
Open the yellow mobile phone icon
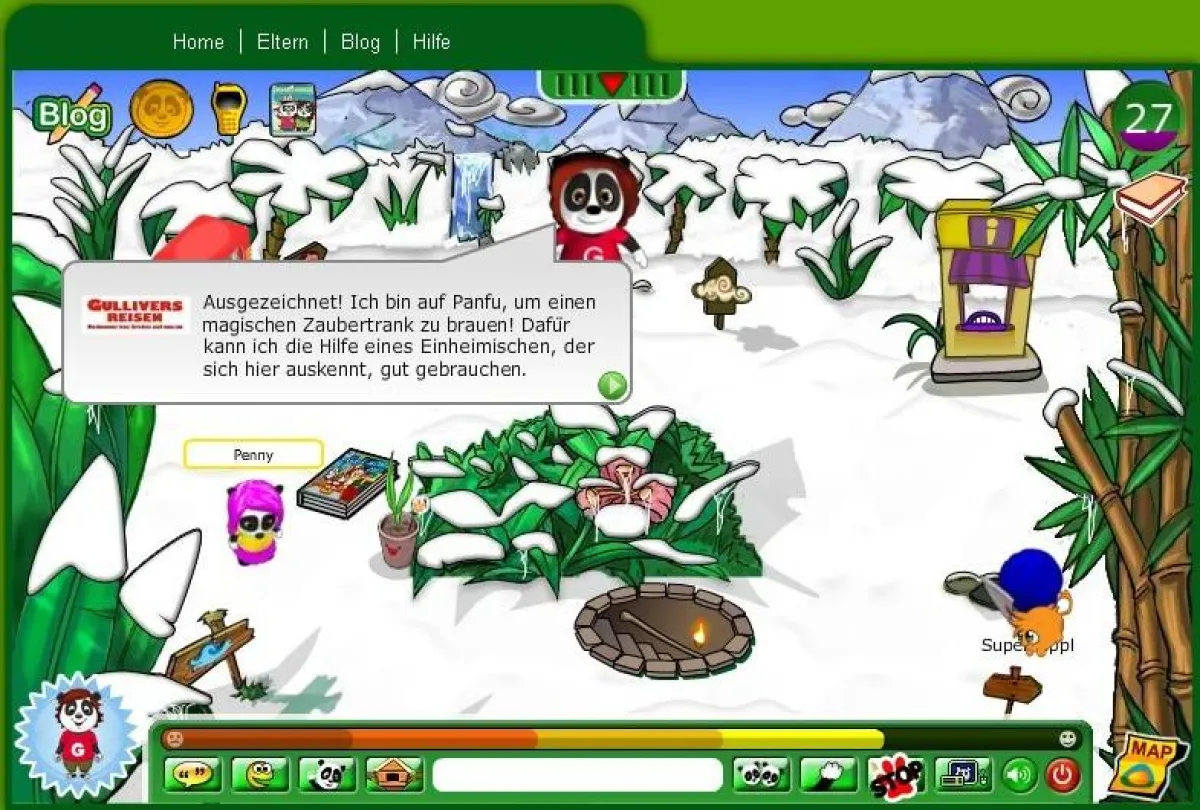[x=228, y=109]
